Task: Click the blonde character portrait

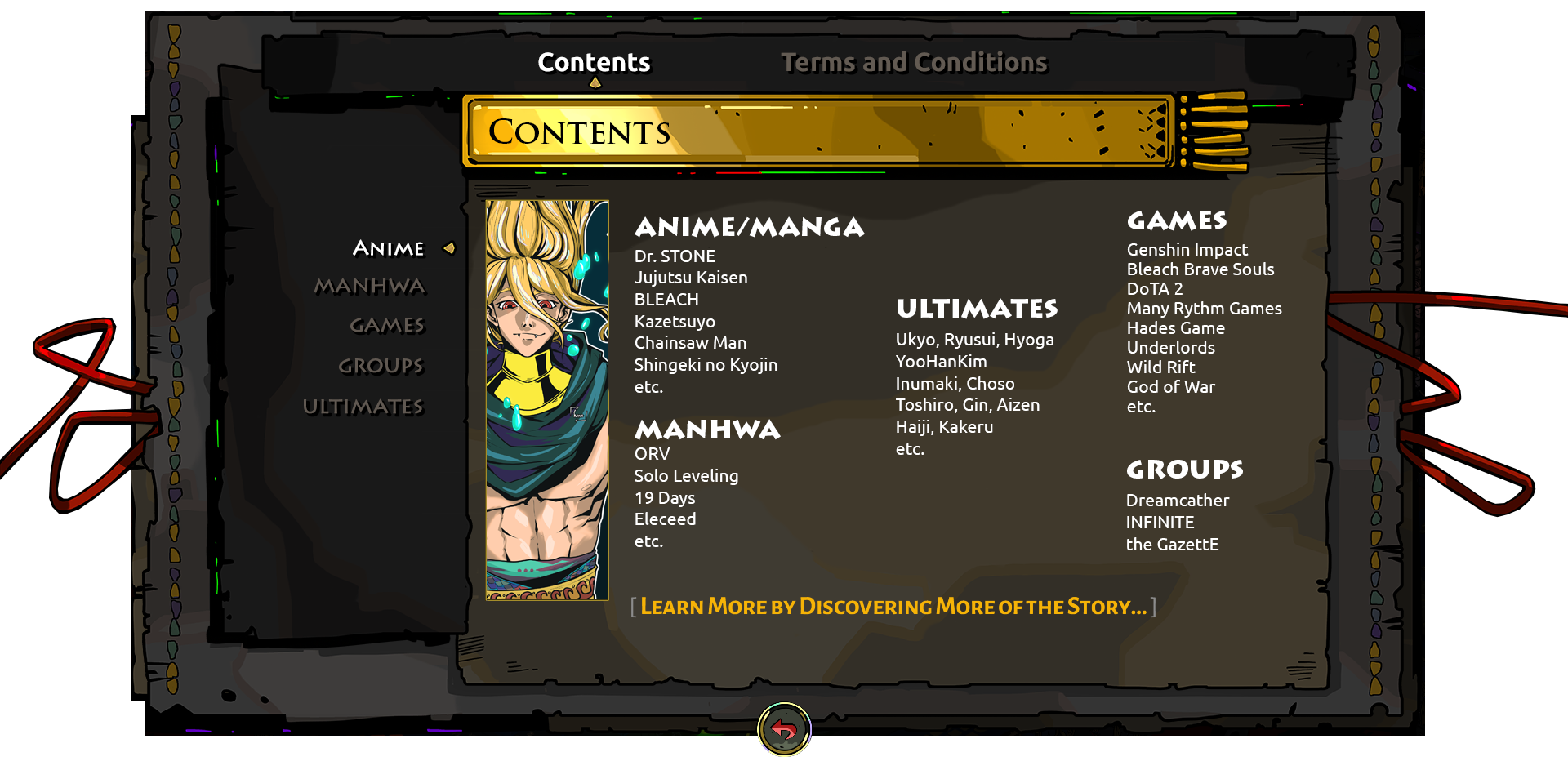Action: coord(547,400)
